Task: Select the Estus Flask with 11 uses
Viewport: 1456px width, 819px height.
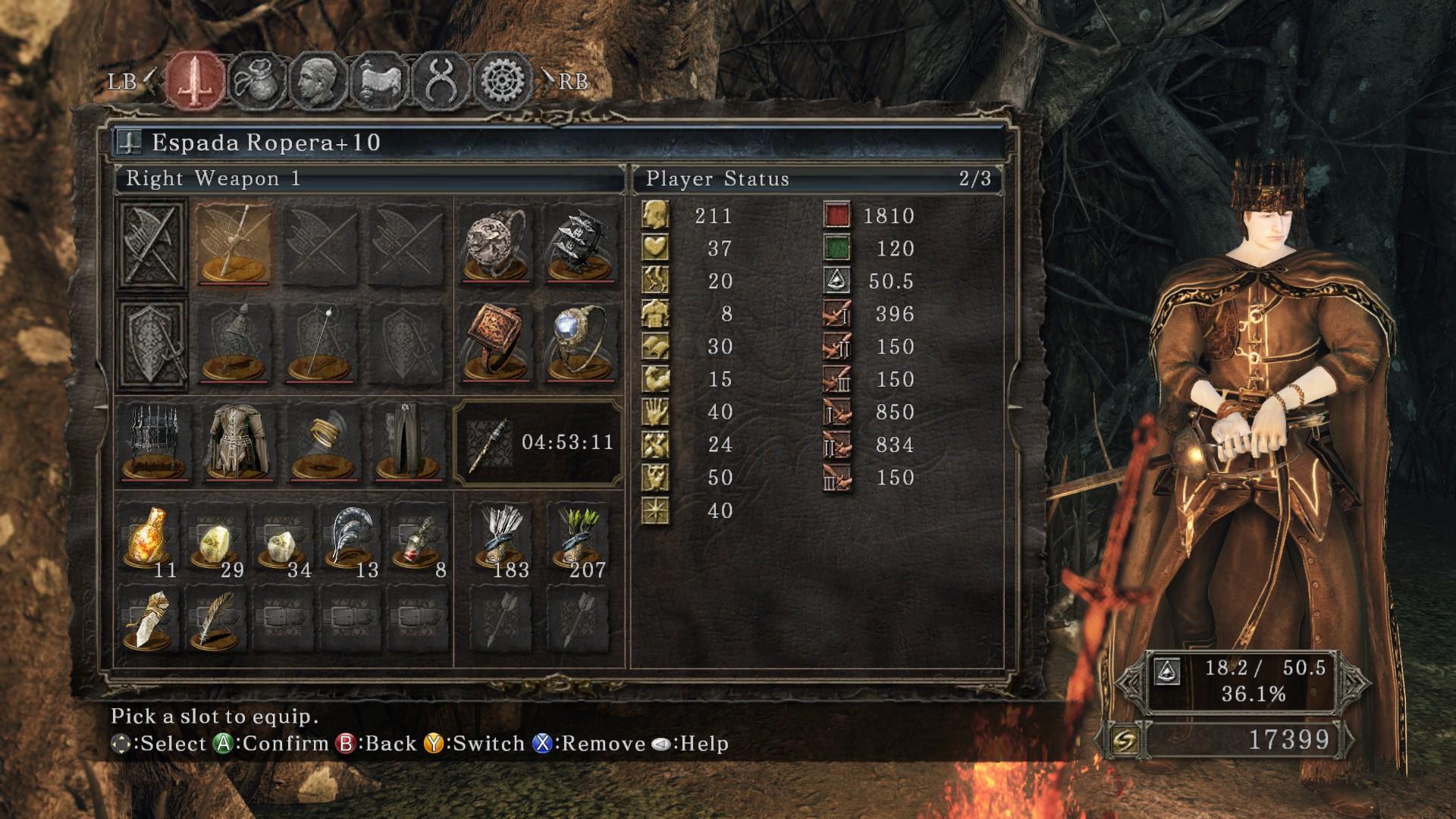Action: (149, 541)
